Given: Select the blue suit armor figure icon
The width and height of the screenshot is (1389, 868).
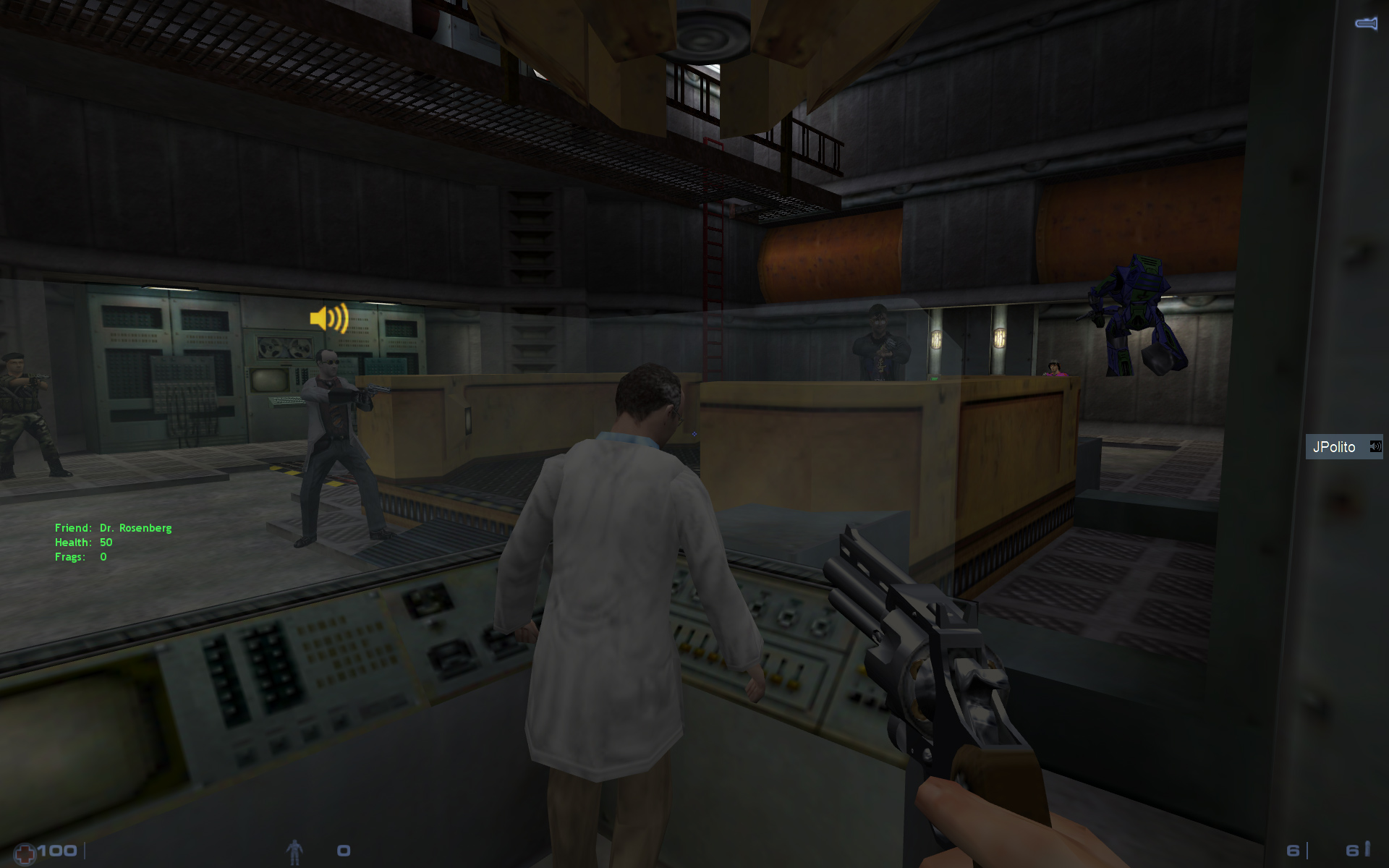Looking at the screenshot, I should [295, 851].
